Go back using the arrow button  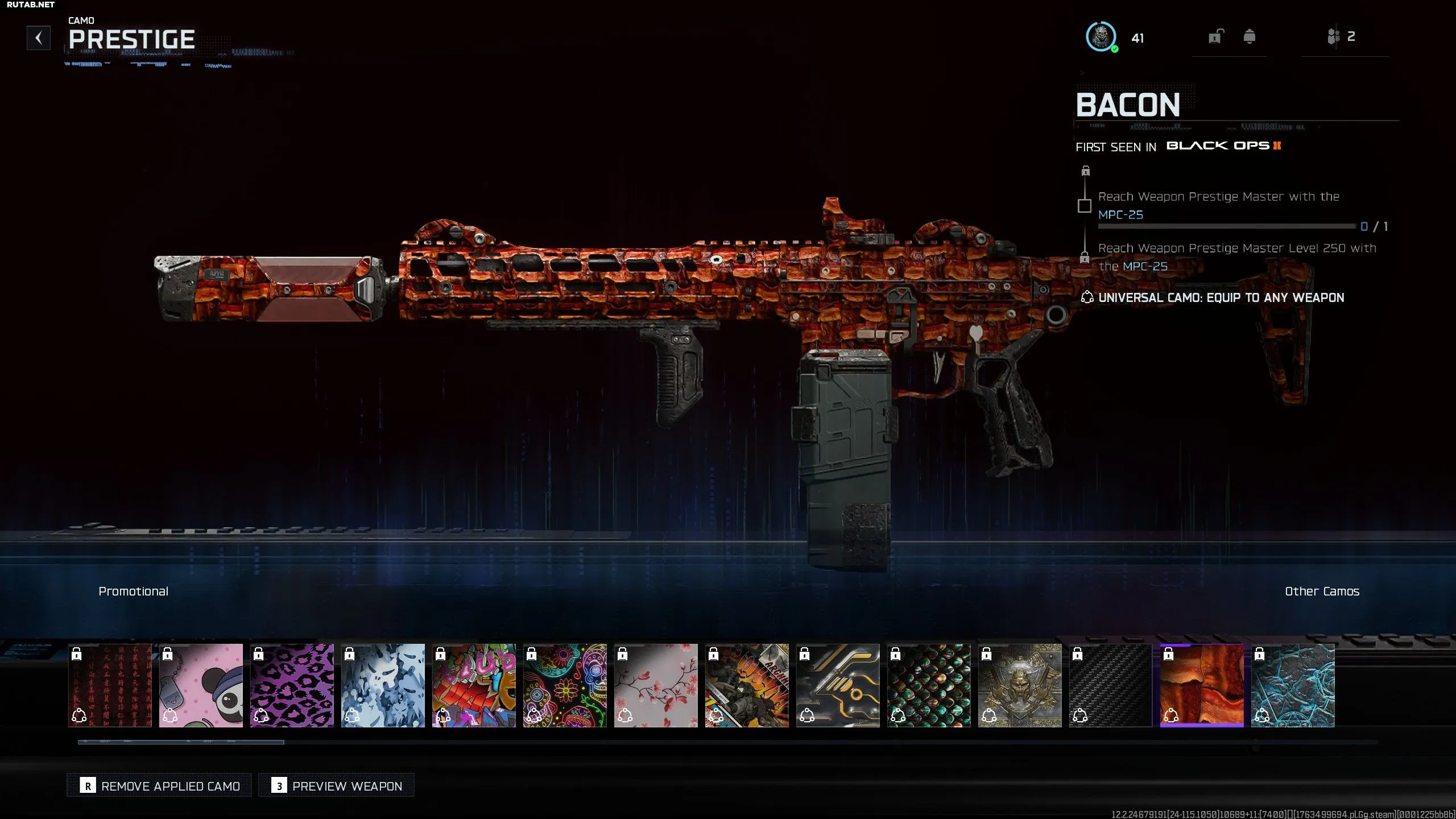pyautogui.click(x=39, y=38)
